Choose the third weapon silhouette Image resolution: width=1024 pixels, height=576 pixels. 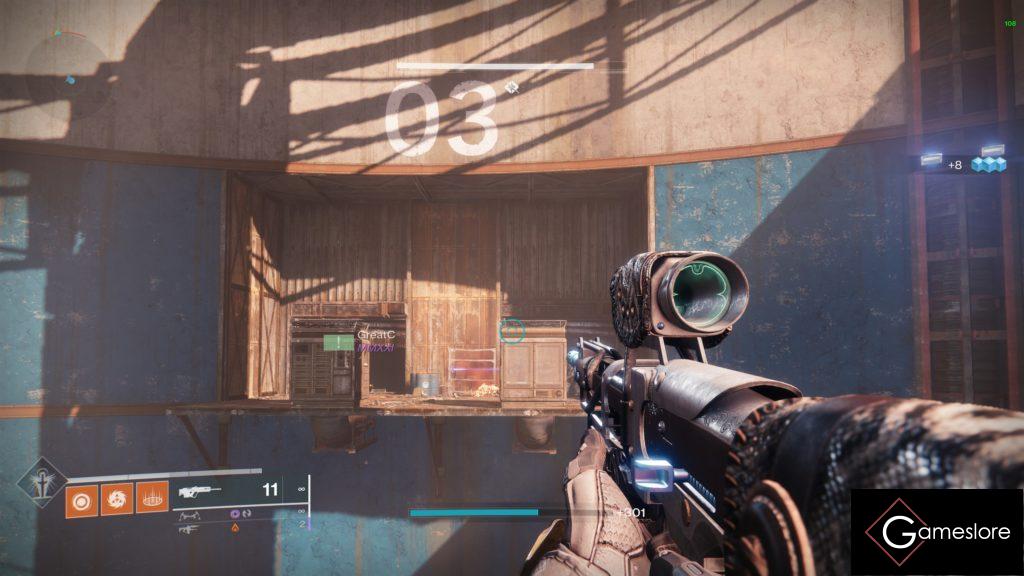187,529
